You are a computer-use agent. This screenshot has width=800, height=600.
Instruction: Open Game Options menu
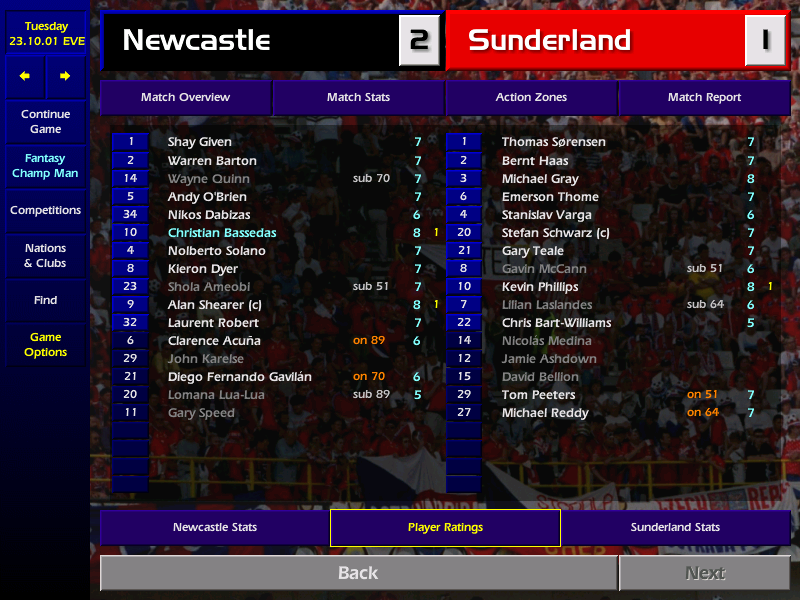pos(45,344)
